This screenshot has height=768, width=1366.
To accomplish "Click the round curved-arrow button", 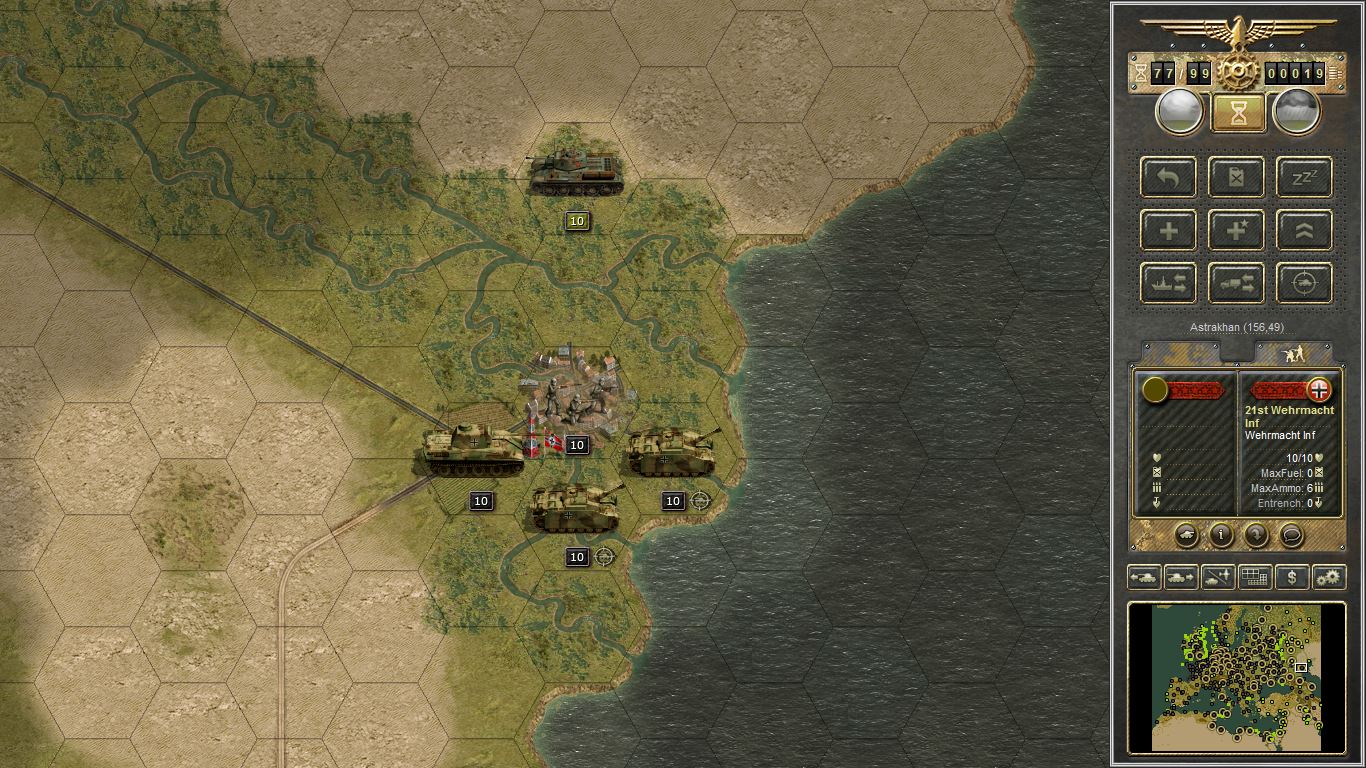I will [1256, 535].
